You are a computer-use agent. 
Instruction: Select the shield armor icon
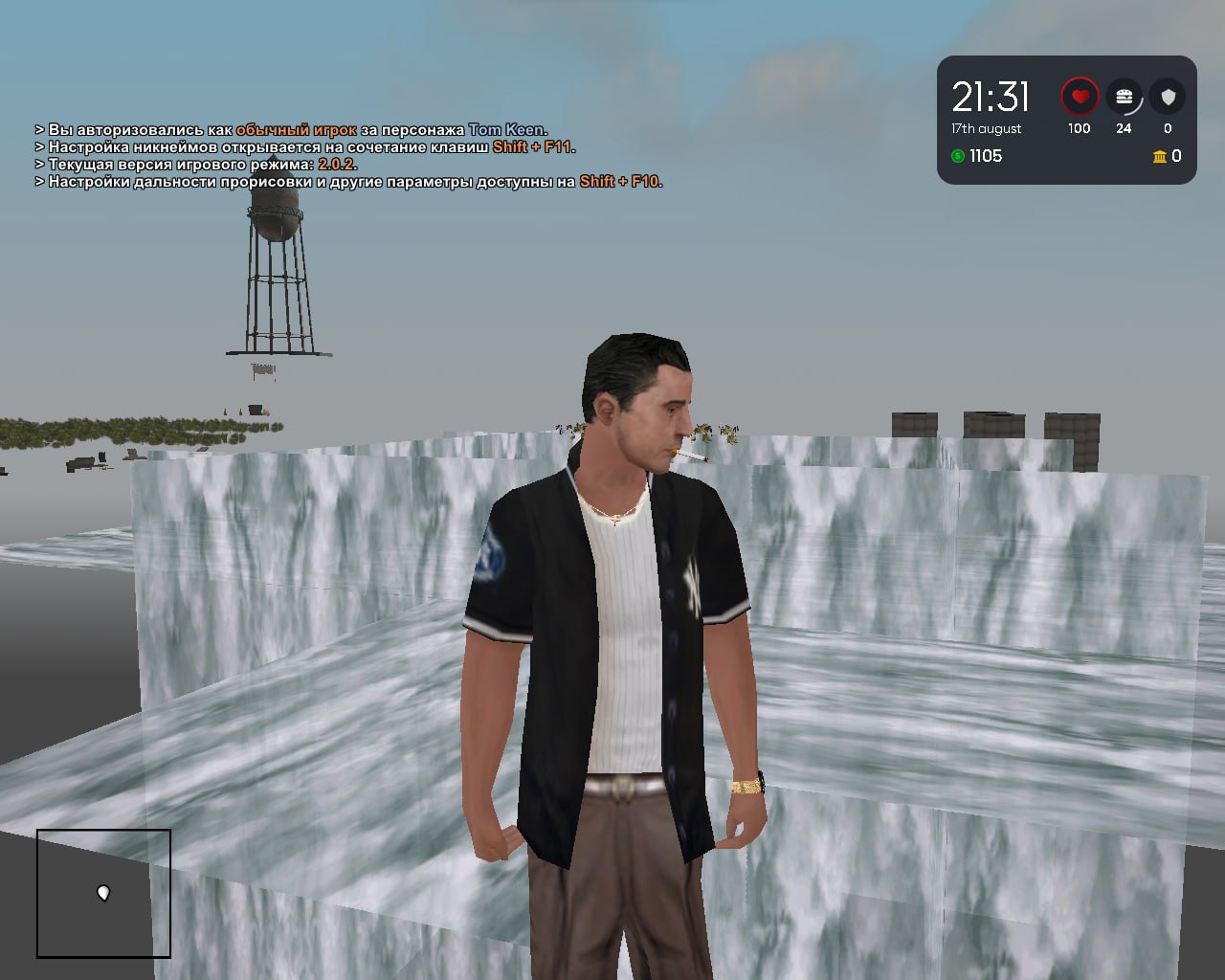(x=1168, y=97)
